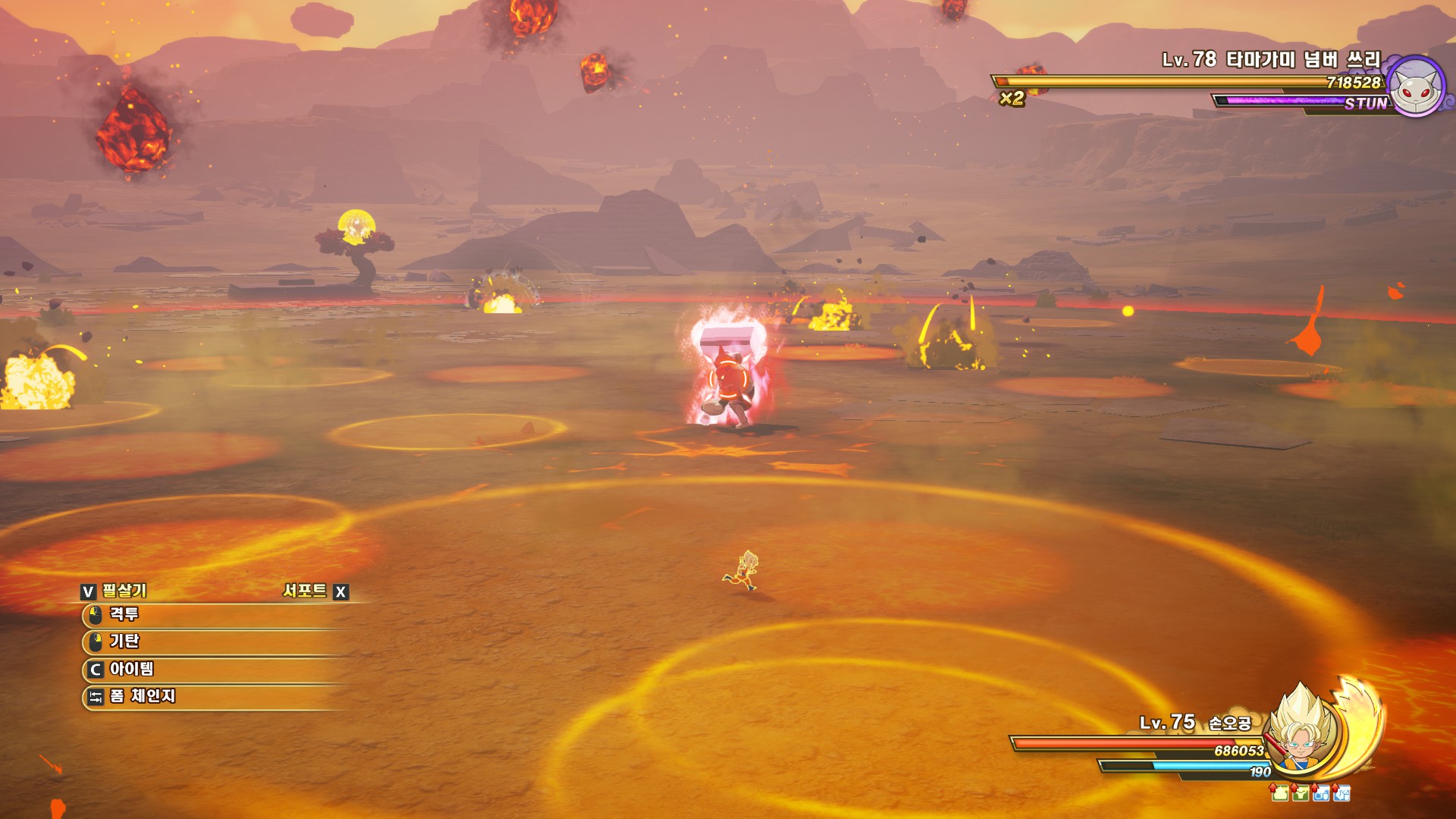Viewport: 1456px width, 819px height.
Task: Open the 서포트 support menu
Action: click(x=305, y=591)
